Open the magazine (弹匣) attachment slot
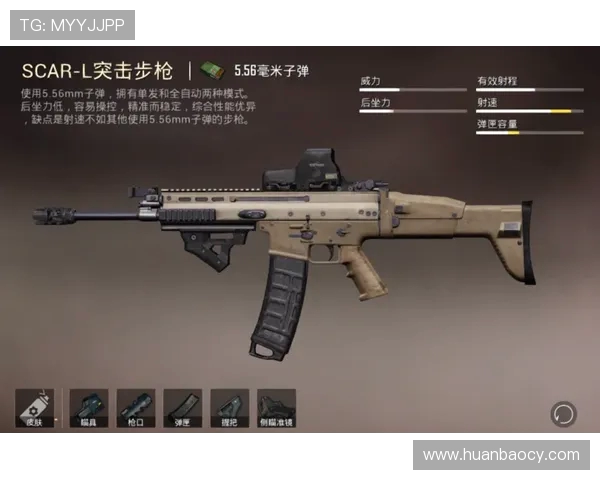The image size is (600, 480). click(x=183, y=409)
